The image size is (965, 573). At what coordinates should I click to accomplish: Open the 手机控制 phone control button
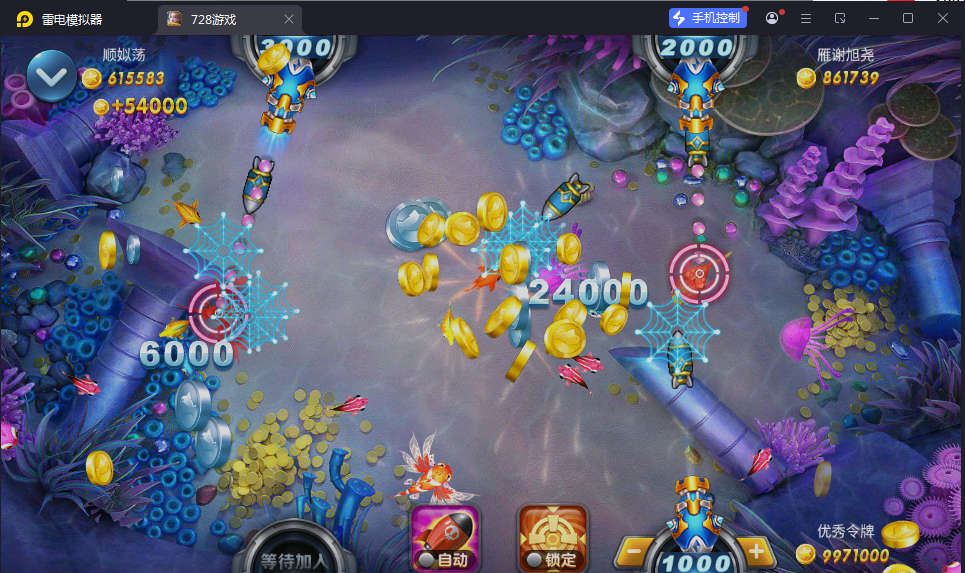708,18
